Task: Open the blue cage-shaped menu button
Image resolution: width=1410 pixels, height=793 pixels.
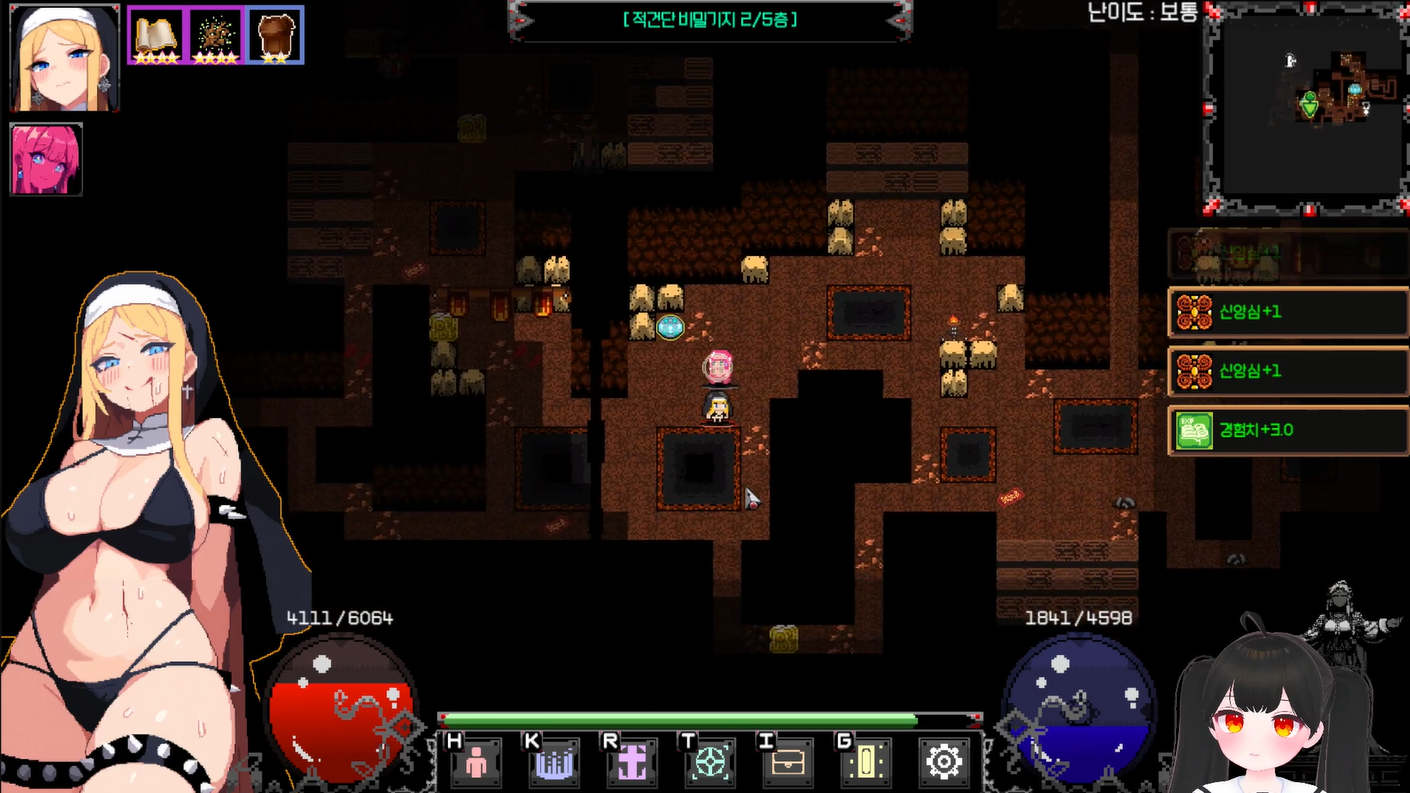Action: 554,763
